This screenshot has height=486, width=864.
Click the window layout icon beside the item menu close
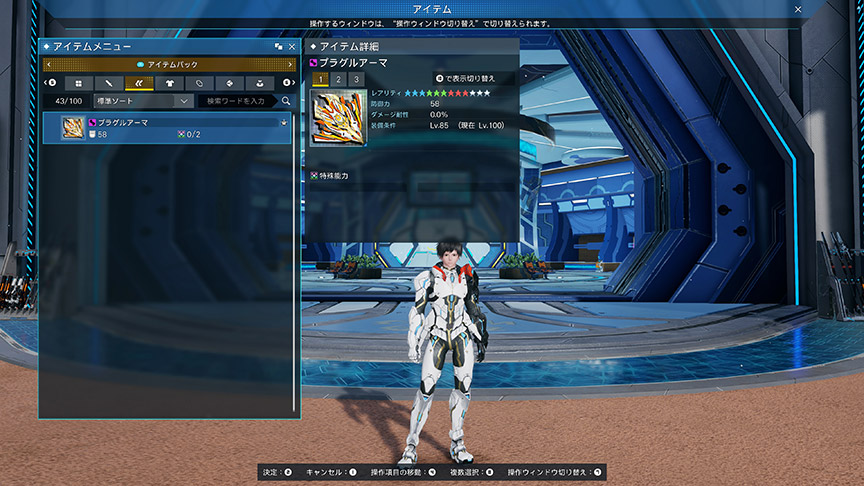(278, 47)
